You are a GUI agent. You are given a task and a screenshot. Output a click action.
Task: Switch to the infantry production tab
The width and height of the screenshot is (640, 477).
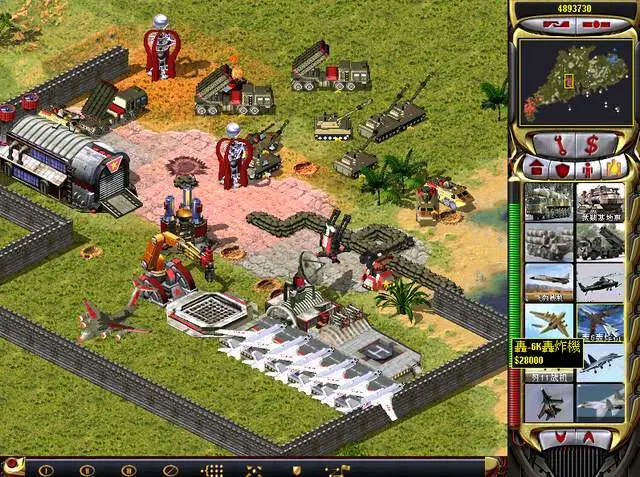point(587,167)
